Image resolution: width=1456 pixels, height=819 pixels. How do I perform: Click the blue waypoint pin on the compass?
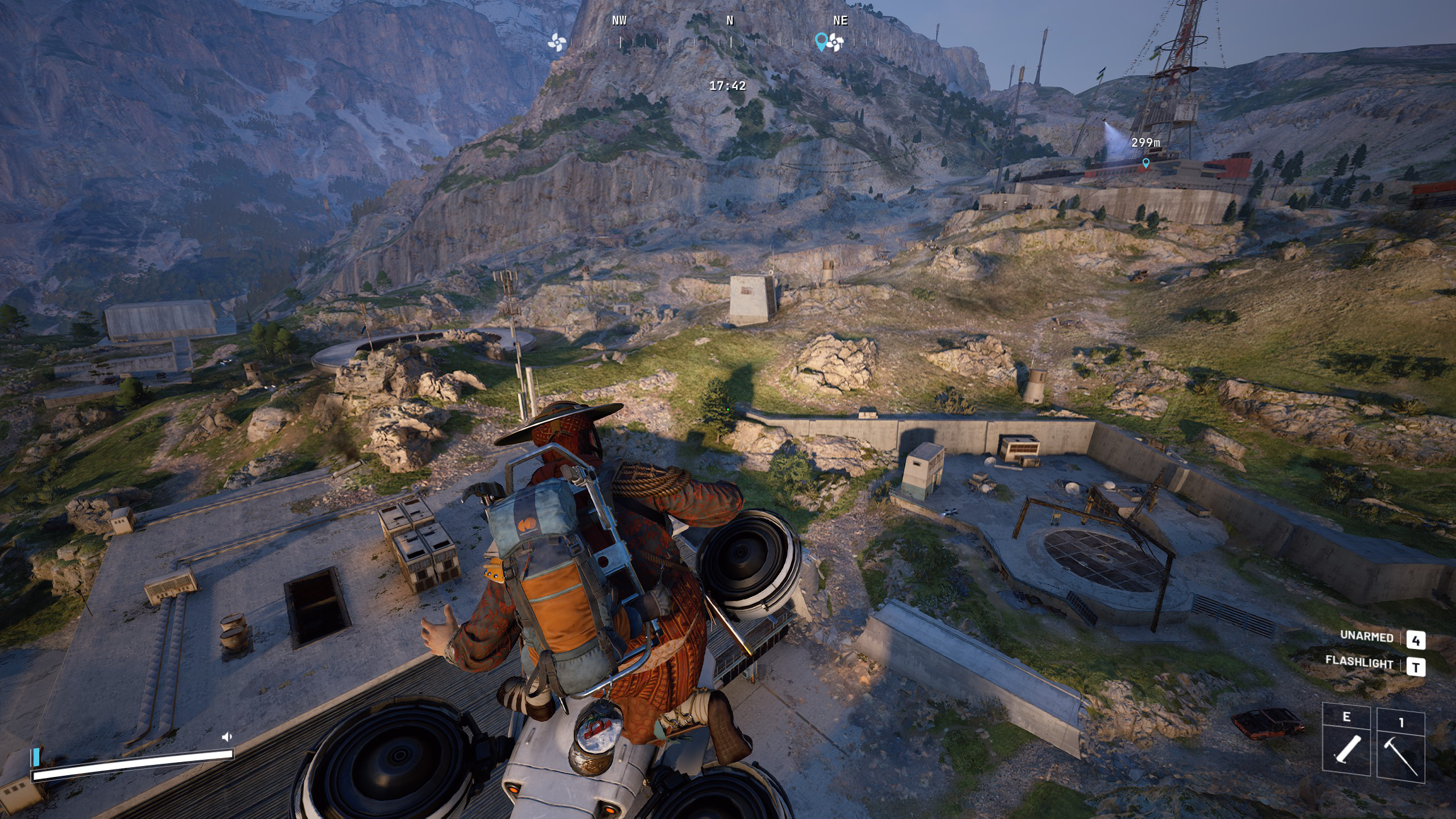tap(821, 41)
